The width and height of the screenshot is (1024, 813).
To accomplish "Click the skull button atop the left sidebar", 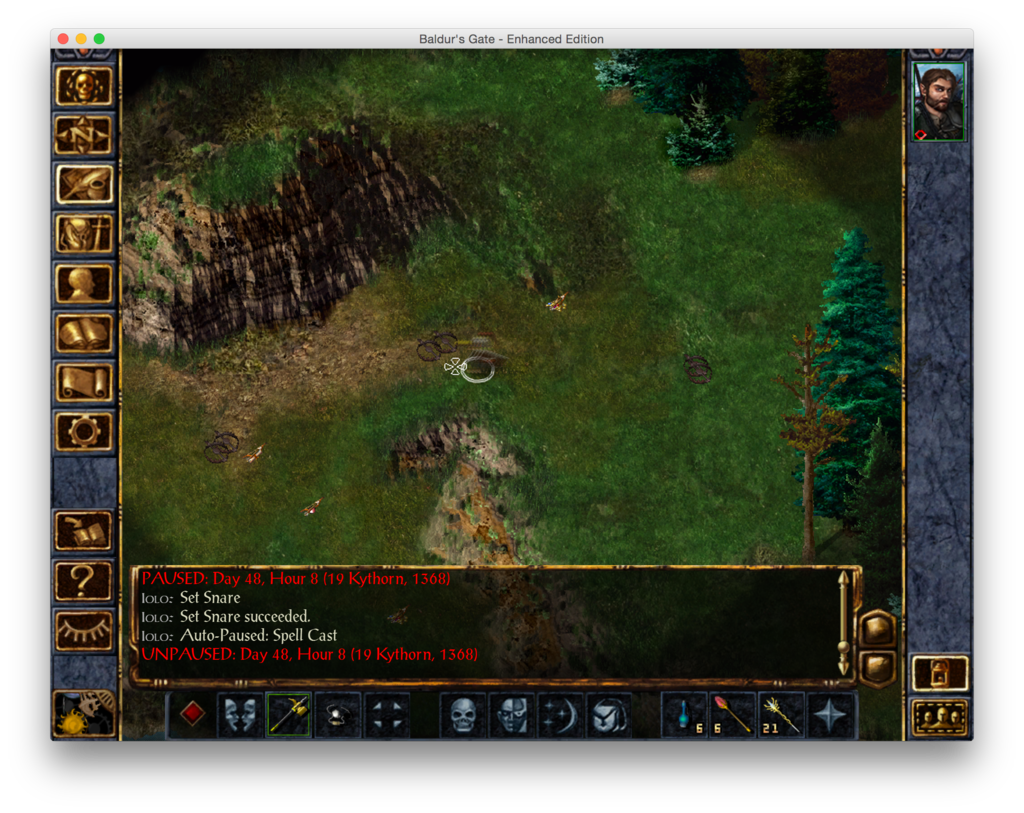I will click(x=84, y=86).
